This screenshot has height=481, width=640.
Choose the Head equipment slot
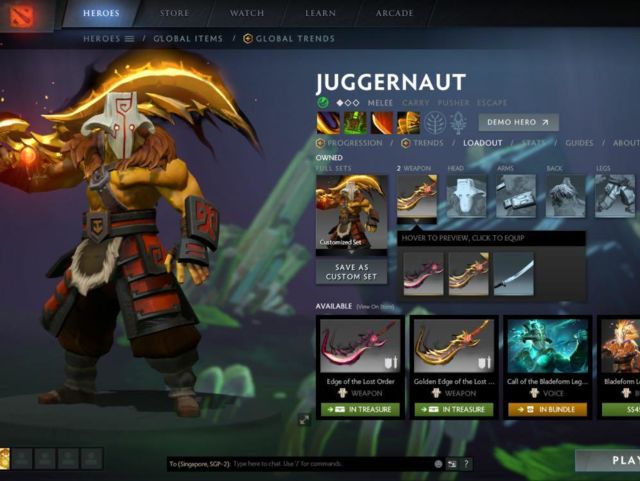[466, 197]
